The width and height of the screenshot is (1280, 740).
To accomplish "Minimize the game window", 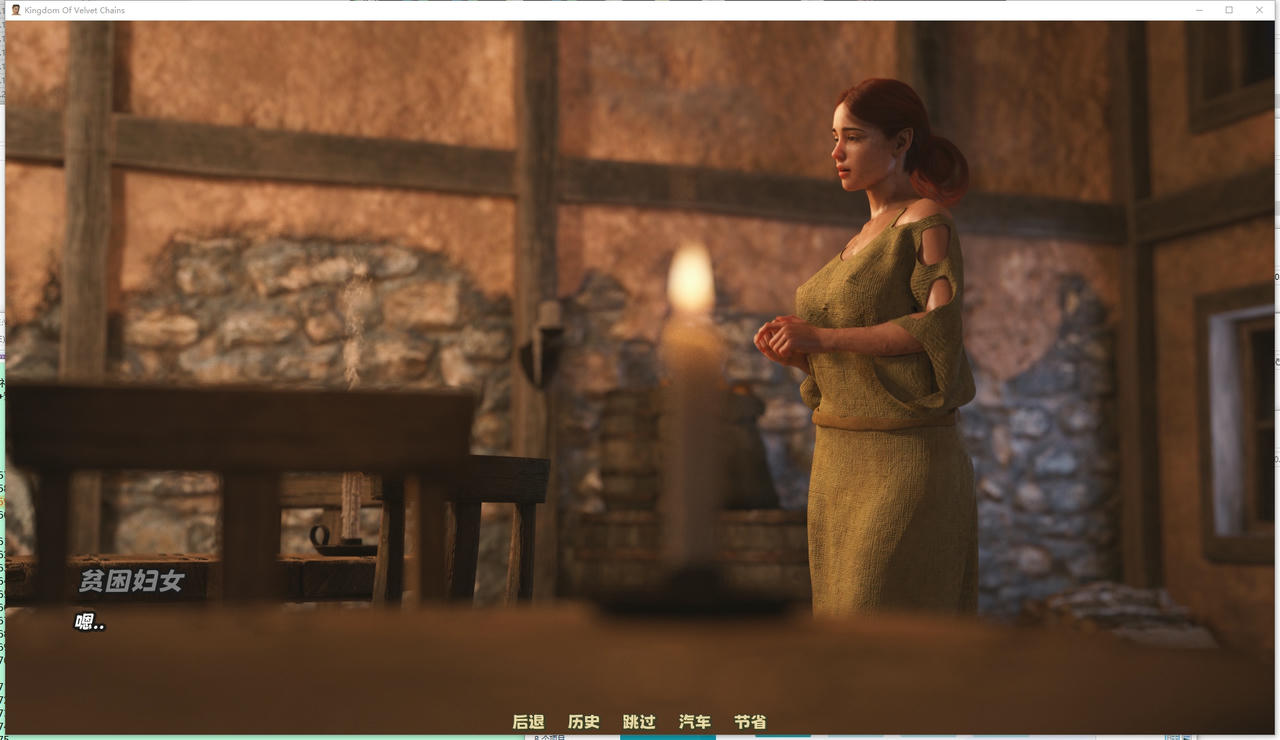I will click(x=1200, y=10).
